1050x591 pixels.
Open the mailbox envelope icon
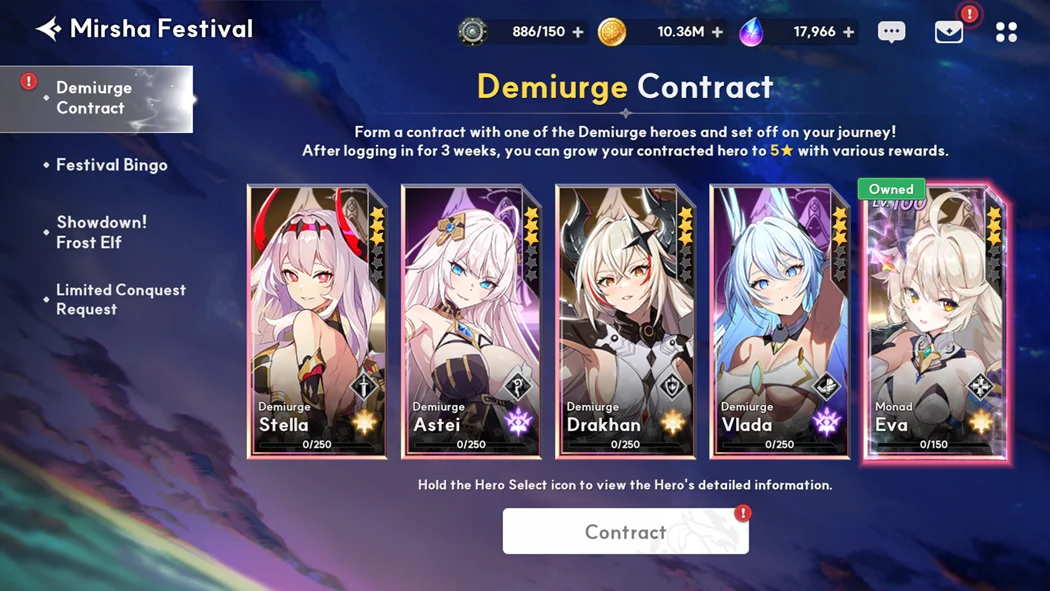coord(948,32)
